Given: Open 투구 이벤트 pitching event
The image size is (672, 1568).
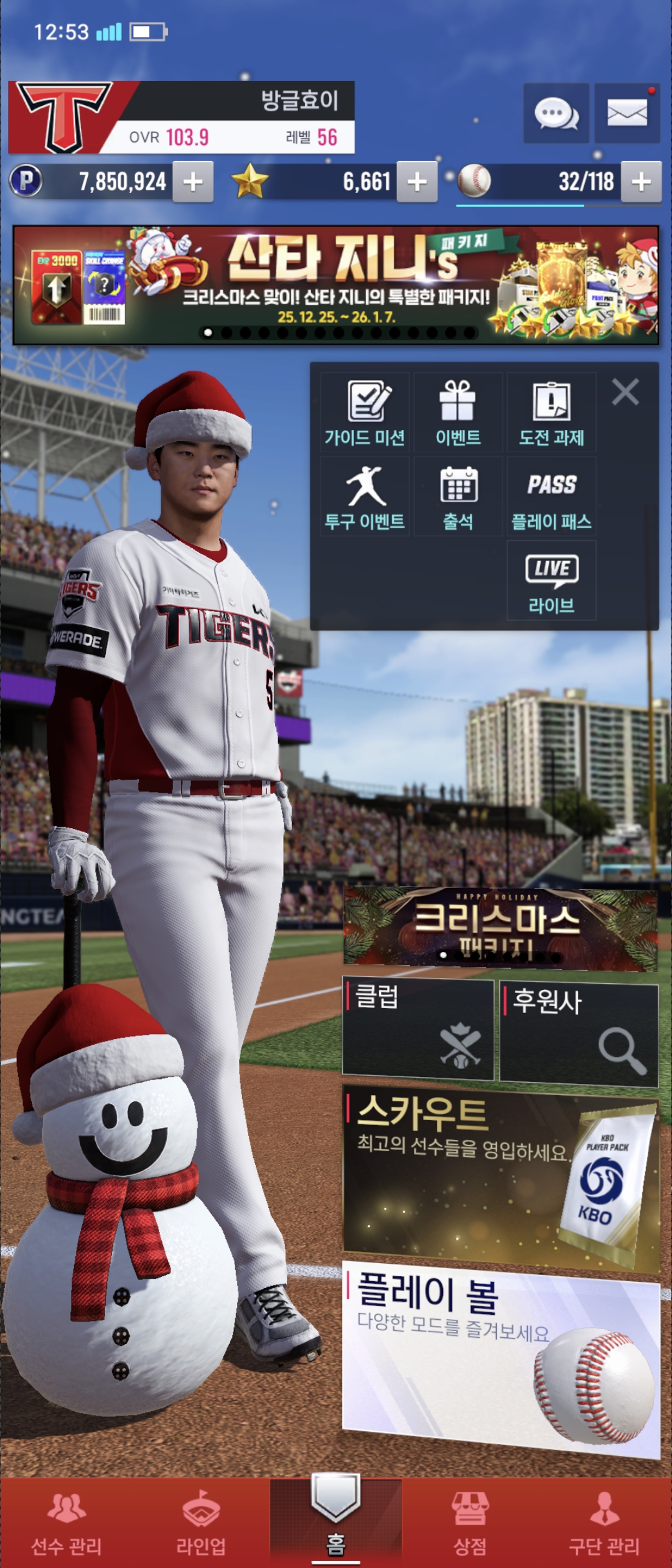Looking at the screenshot, I should point(365,497).
